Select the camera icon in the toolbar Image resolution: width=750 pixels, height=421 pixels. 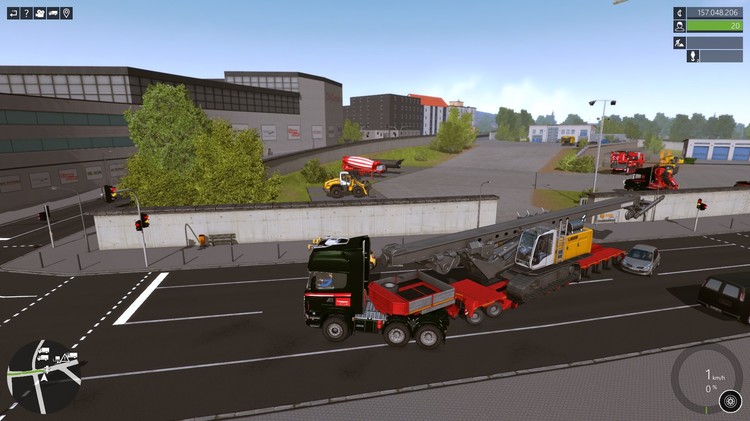click(40, 13)
